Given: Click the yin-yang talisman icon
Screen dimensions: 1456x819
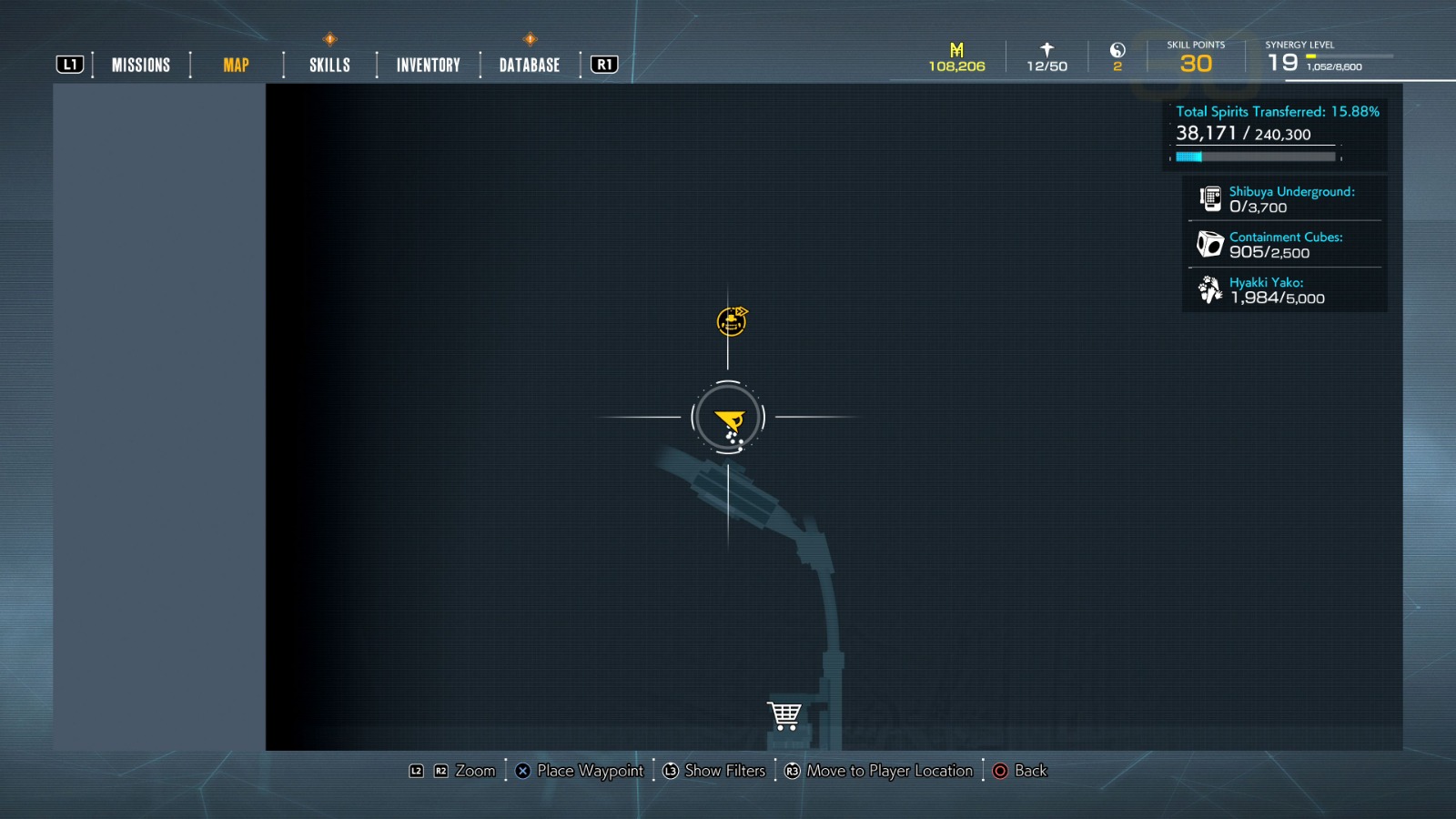Looking at the screenshot, I should coord(1117,51).
